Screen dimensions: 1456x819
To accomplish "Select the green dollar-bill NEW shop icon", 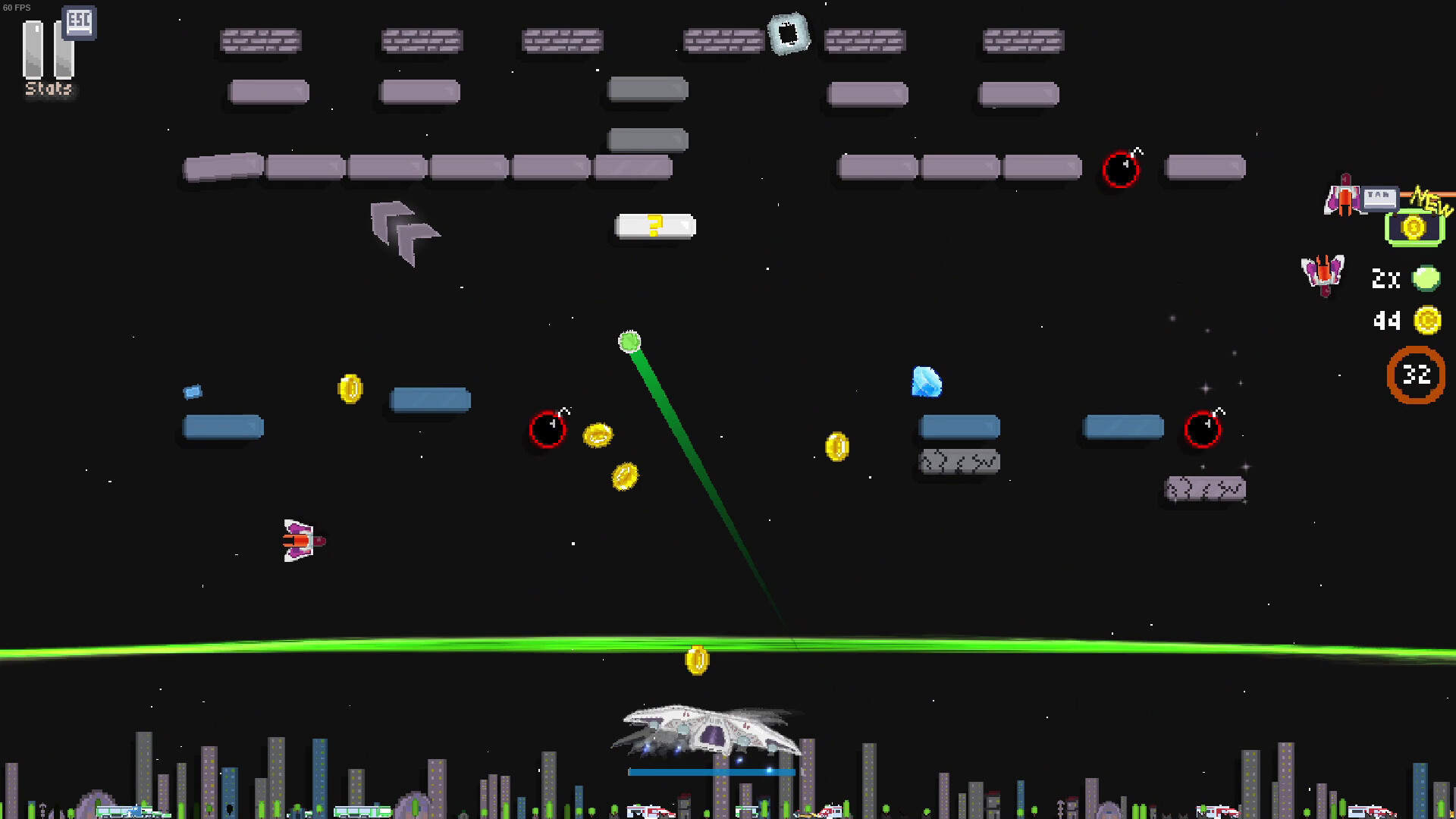I will pyautogui.click(x=1414, y=226).
